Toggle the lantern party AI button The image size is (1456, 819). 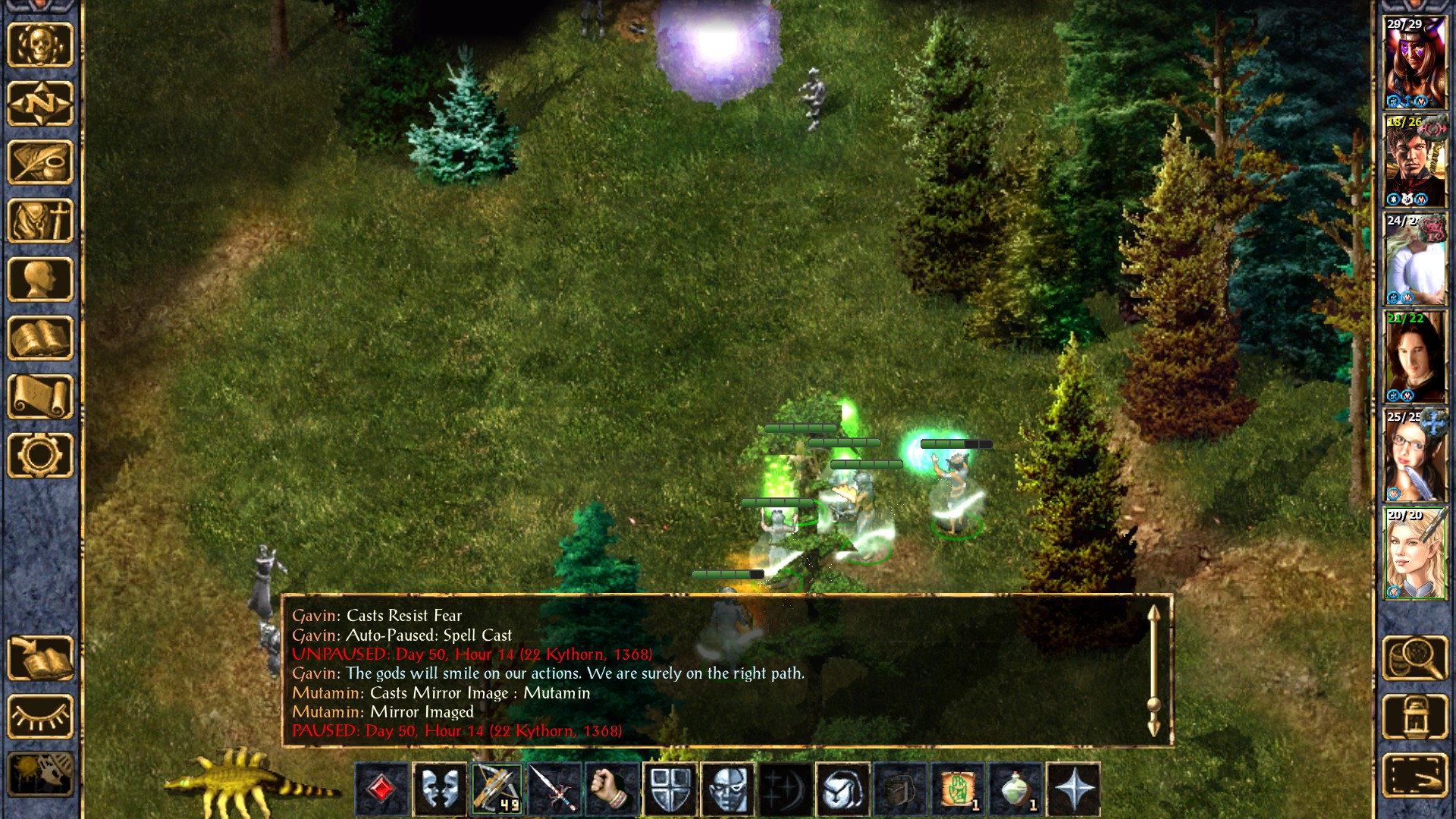pos(1415,717)
